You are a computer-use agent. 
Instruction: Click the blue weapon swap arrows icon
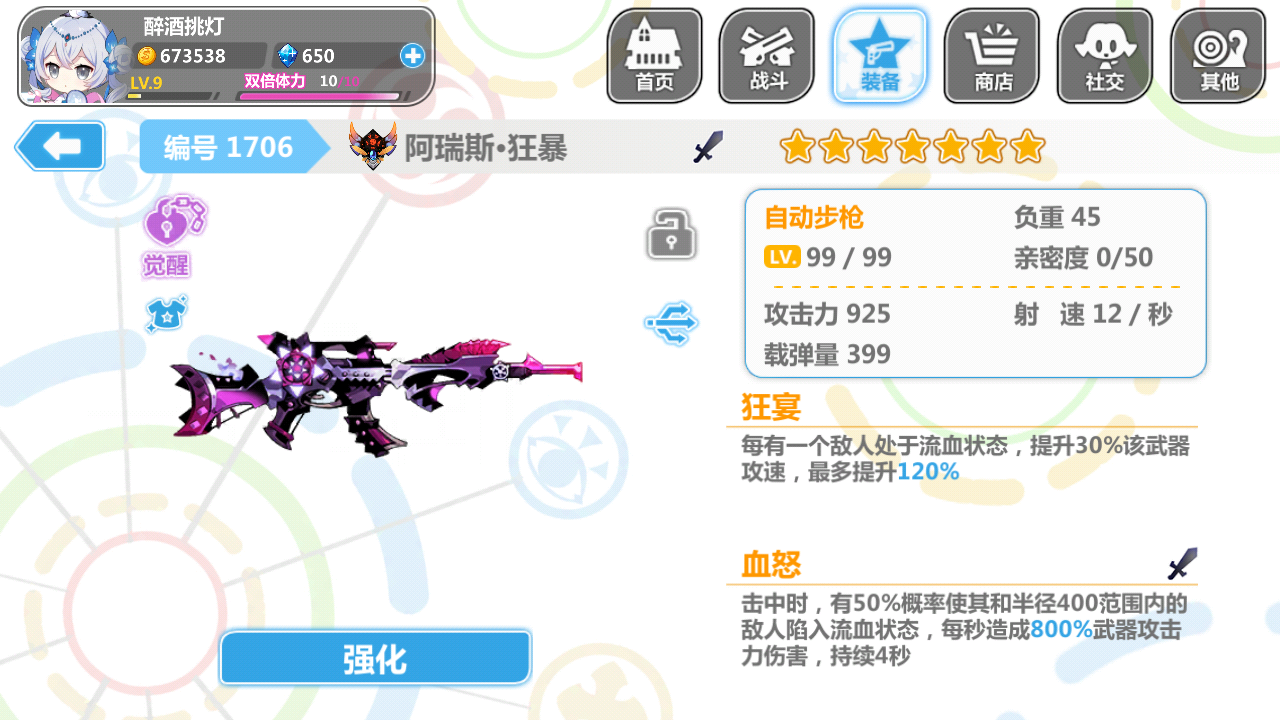[x=673, y=322]
